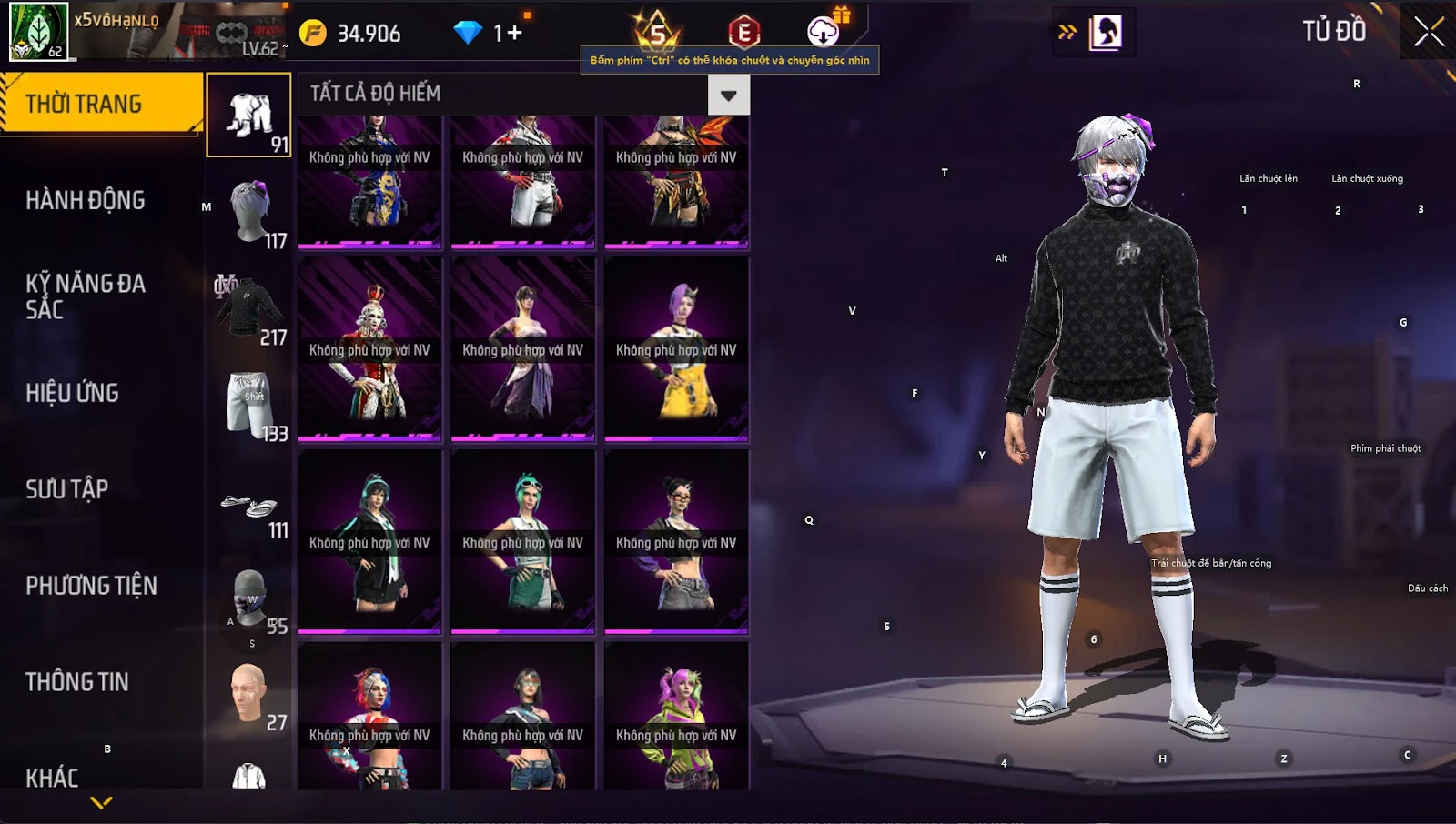Image resolution: width=1456 pixels, height=824 pixels.
Task: Open the Phương Tiện vehicles section
Action: click(91, 586)
